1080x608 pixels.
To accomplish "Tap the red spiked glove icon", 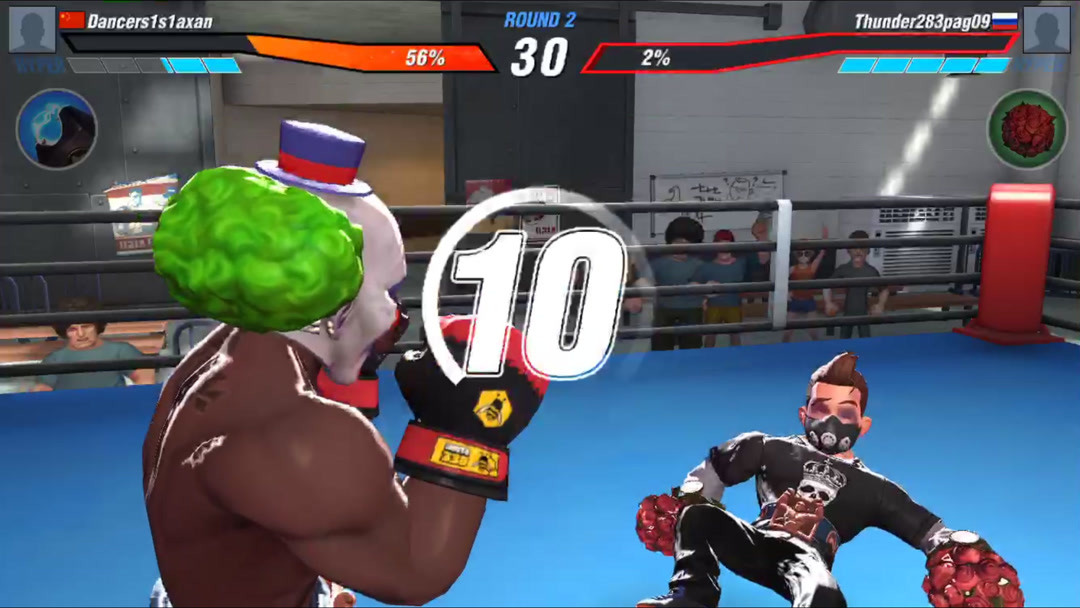I will [1027, 130].
